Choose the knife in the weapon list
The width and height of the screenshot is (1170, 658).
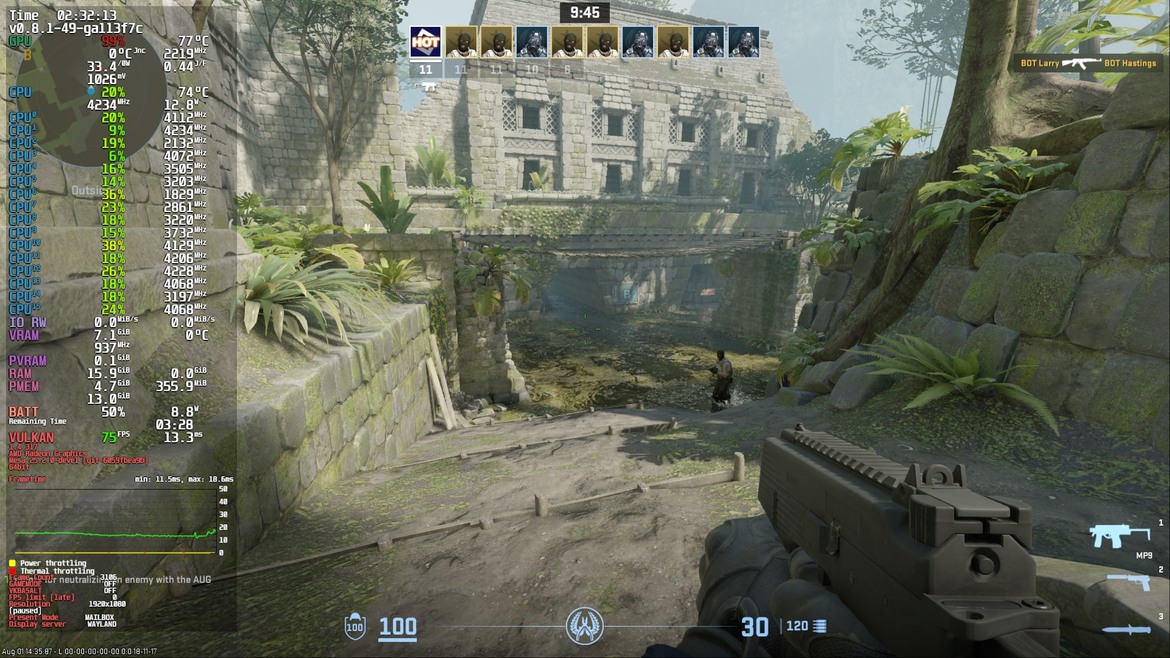[1125, 629]
